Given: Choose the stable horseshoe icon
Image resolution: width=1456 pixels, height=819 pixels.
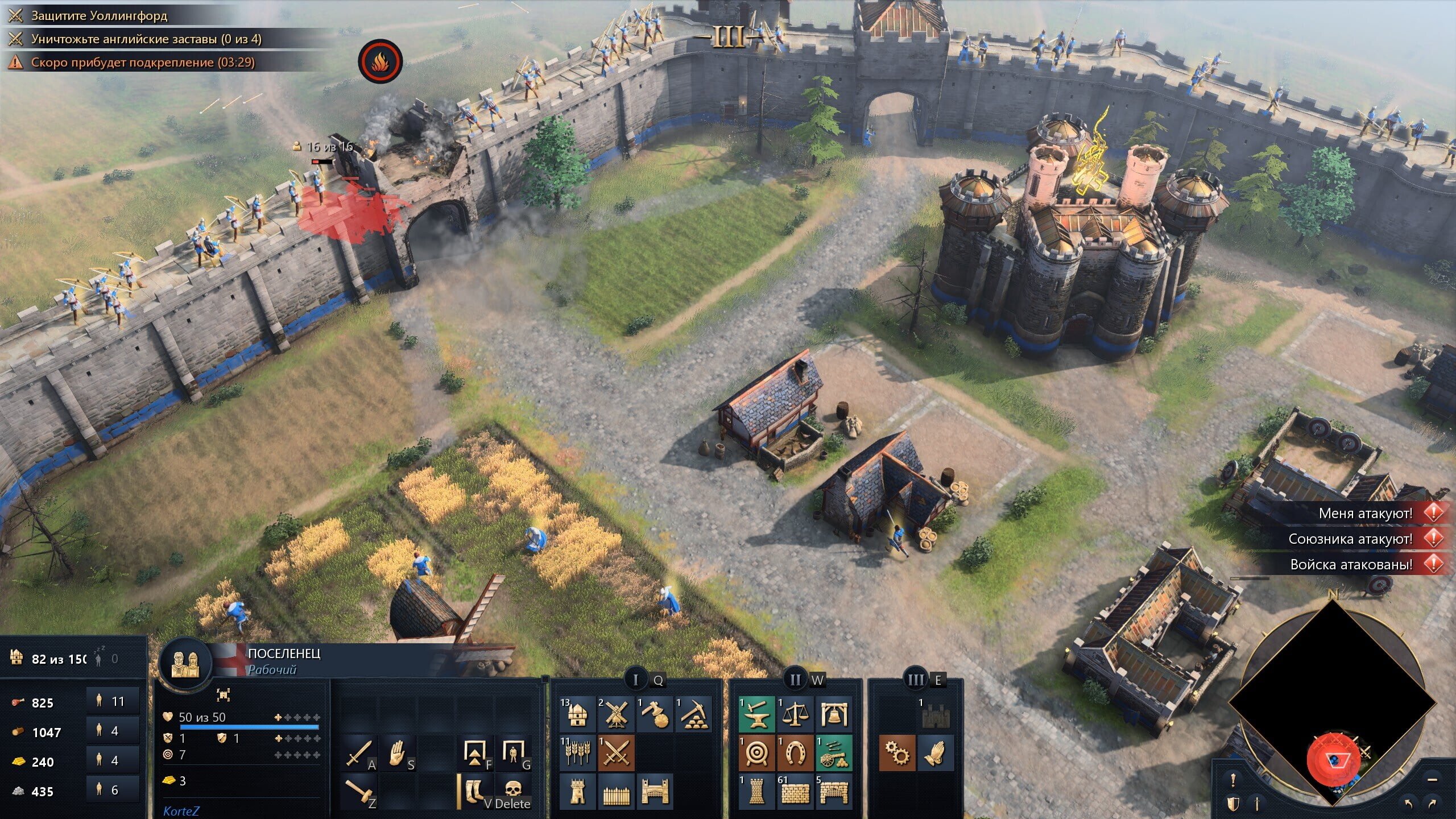Looking at the screenshot, I should click(795, 753).
